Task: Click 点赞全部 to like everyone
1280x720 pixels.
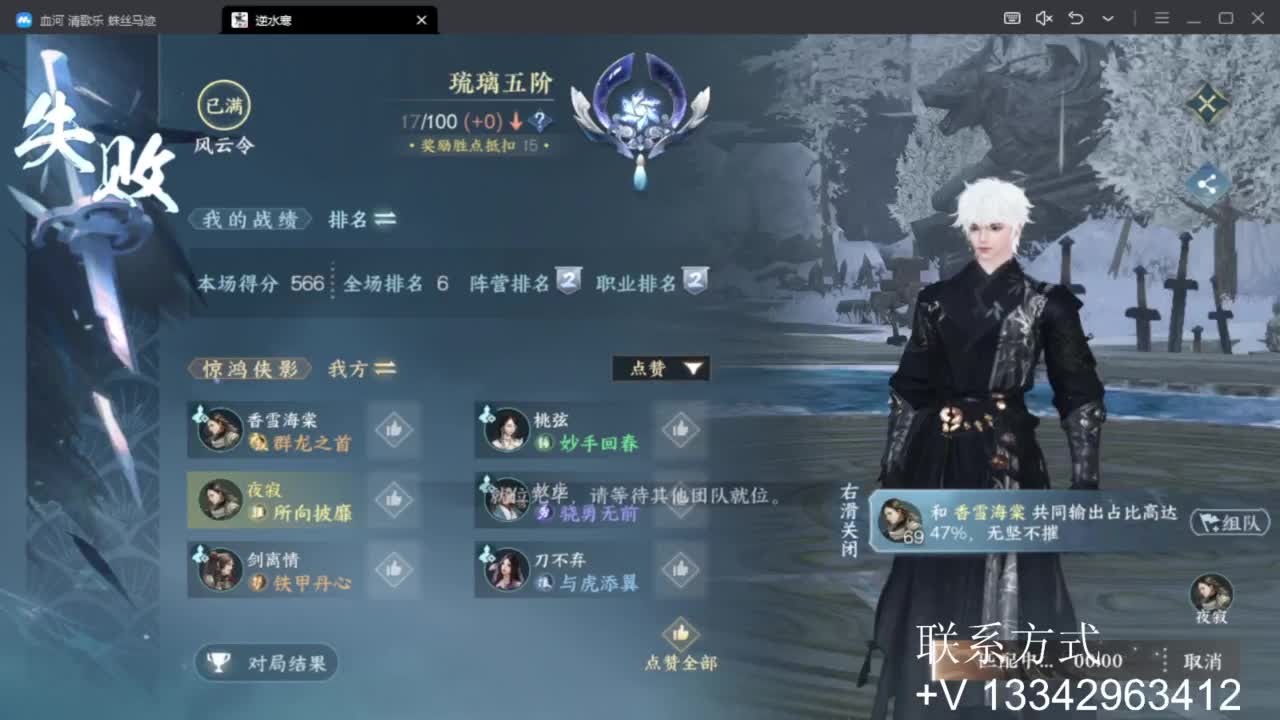Action: pos(681,650)
